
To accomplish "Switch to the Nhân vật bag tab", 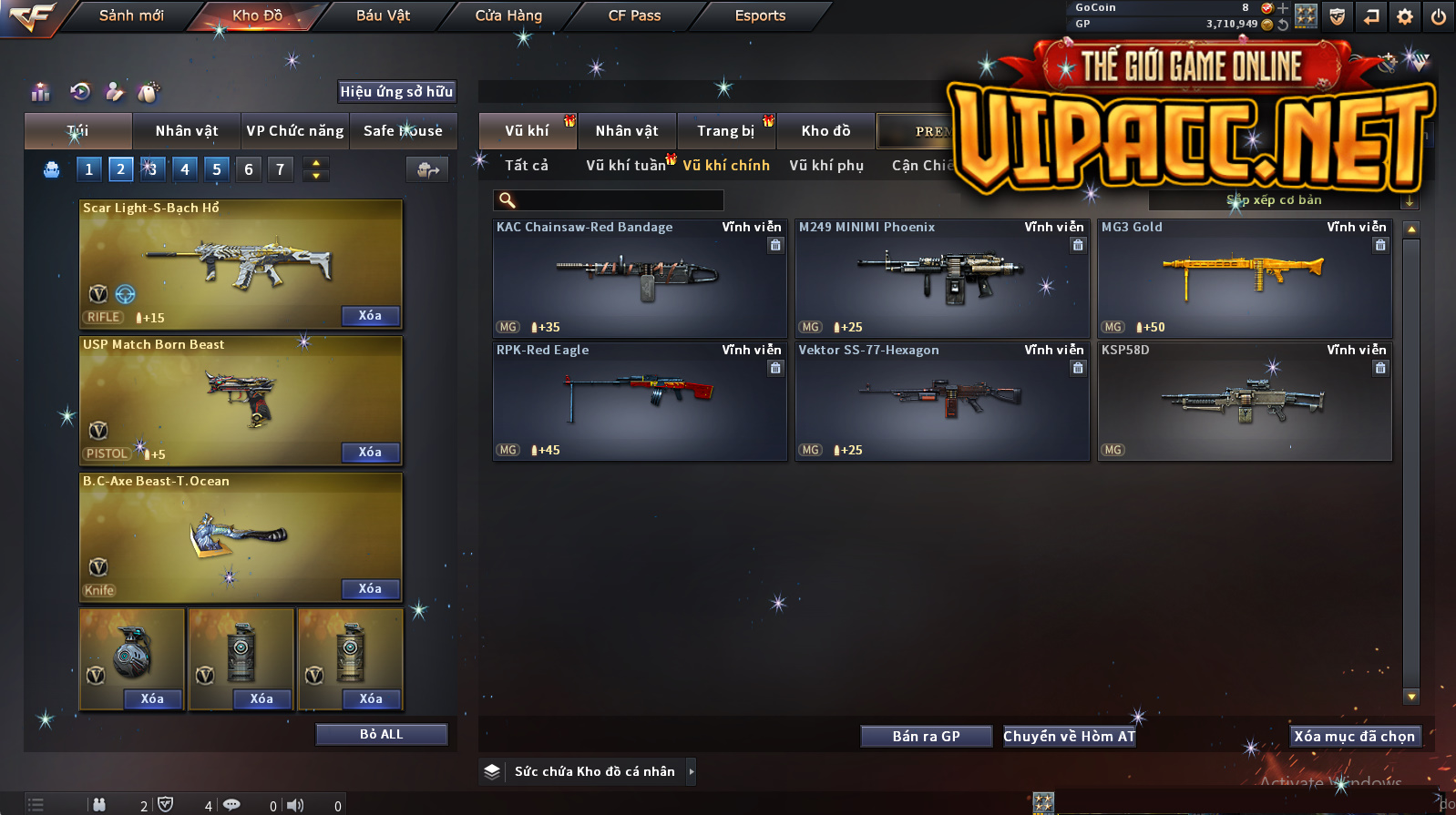I will coord(187,131).
